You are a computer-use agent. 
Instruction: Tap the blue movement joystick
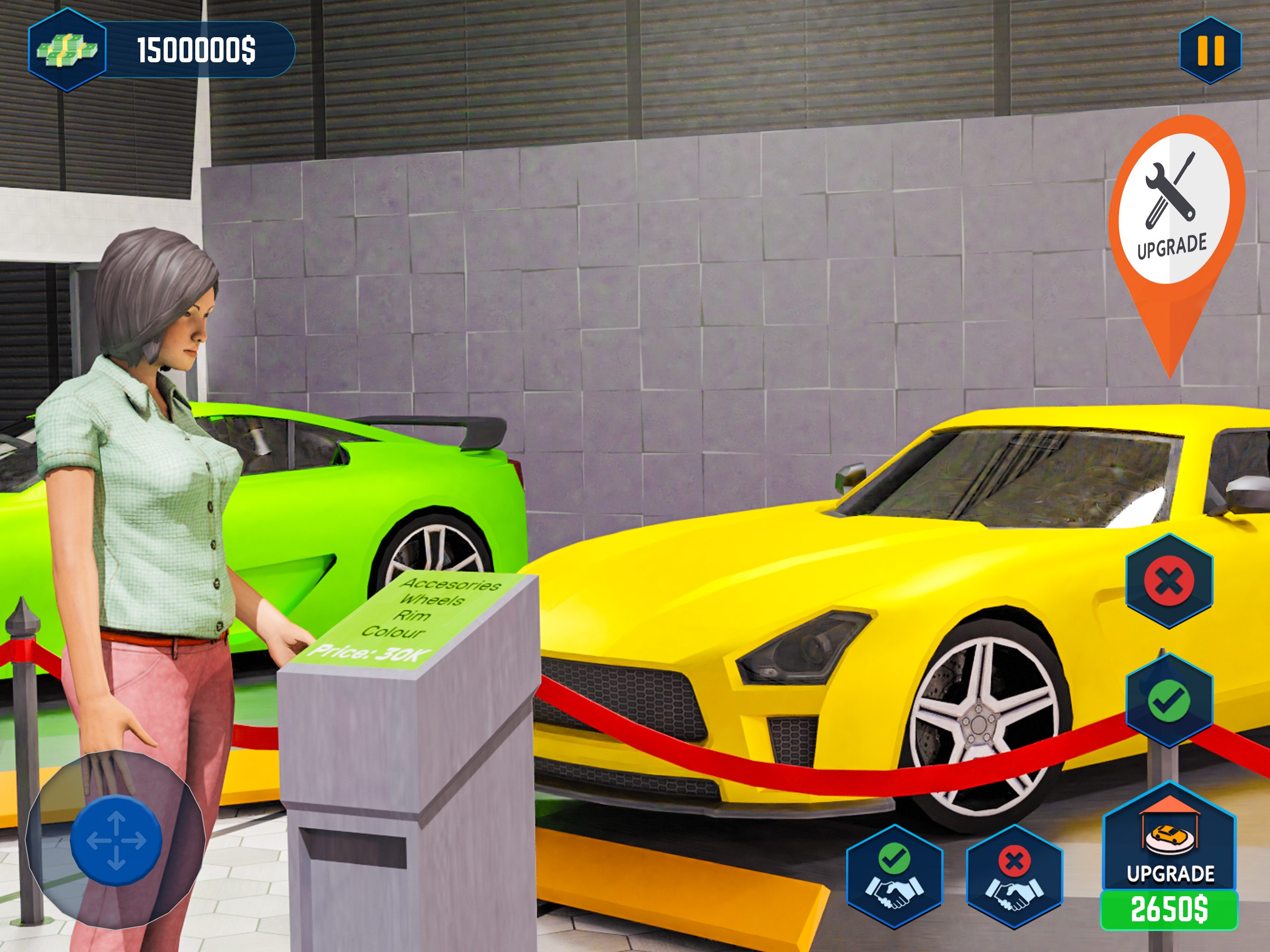[116, 840]
